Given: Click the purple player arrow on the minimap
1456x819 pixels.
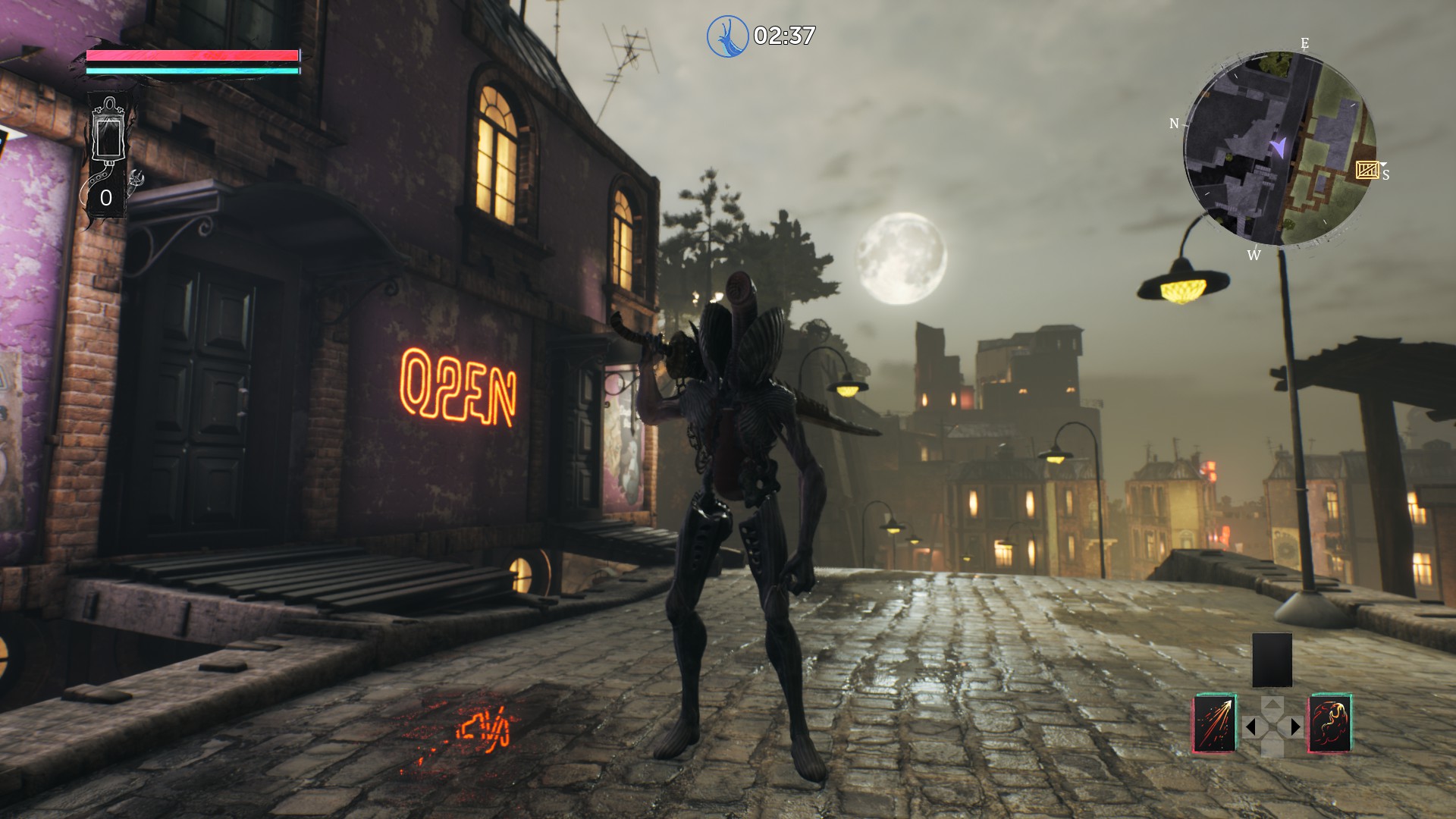Looking at the screenshot, I should (x=1279, y=145).
